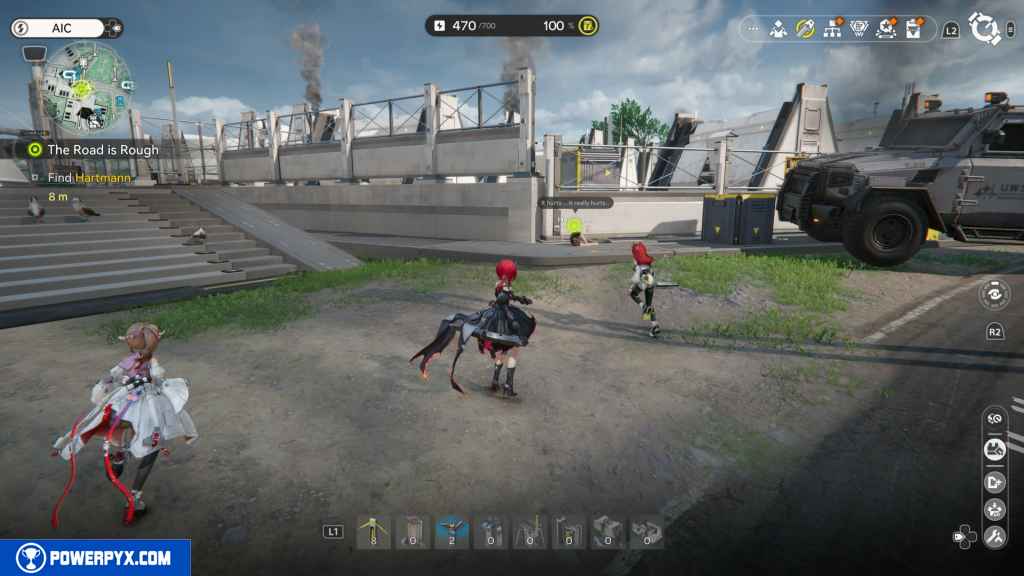Open the star badge events icon
This screenshot has height=576, width=1024.
(886, 29)
